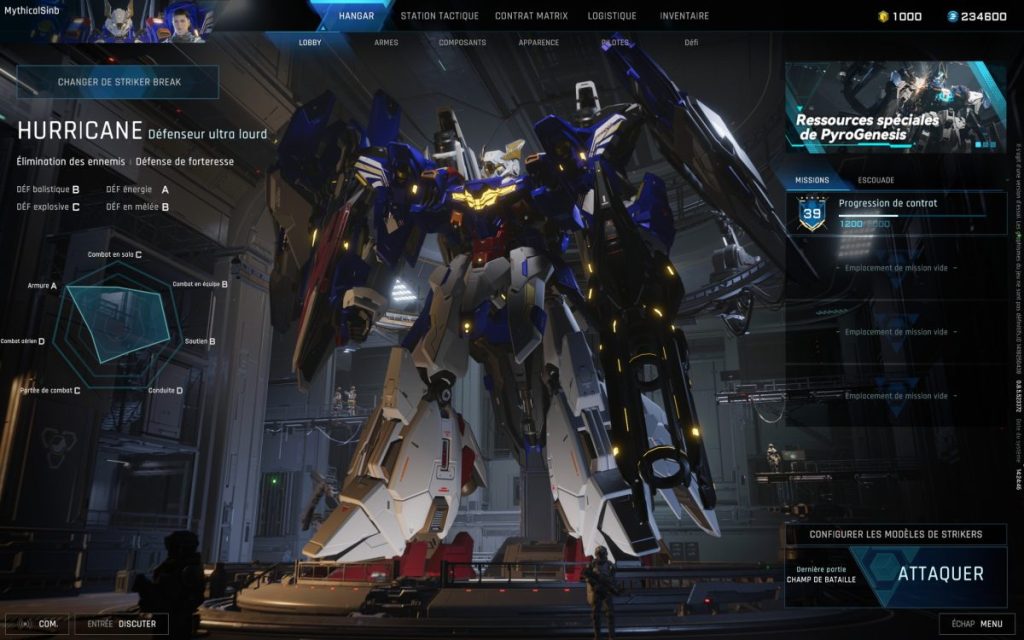
Task: Open the Discuter chat box
Action: (122, 624)
